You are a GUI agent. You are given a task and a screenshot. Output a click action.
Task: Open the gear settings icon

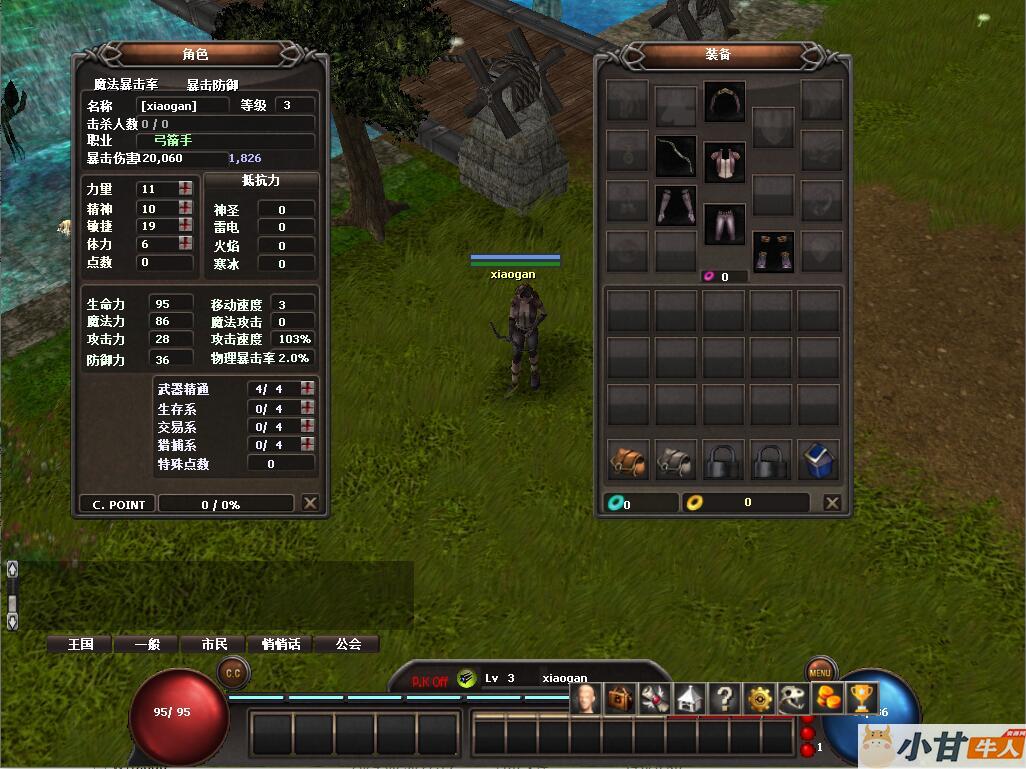(761, 699)
